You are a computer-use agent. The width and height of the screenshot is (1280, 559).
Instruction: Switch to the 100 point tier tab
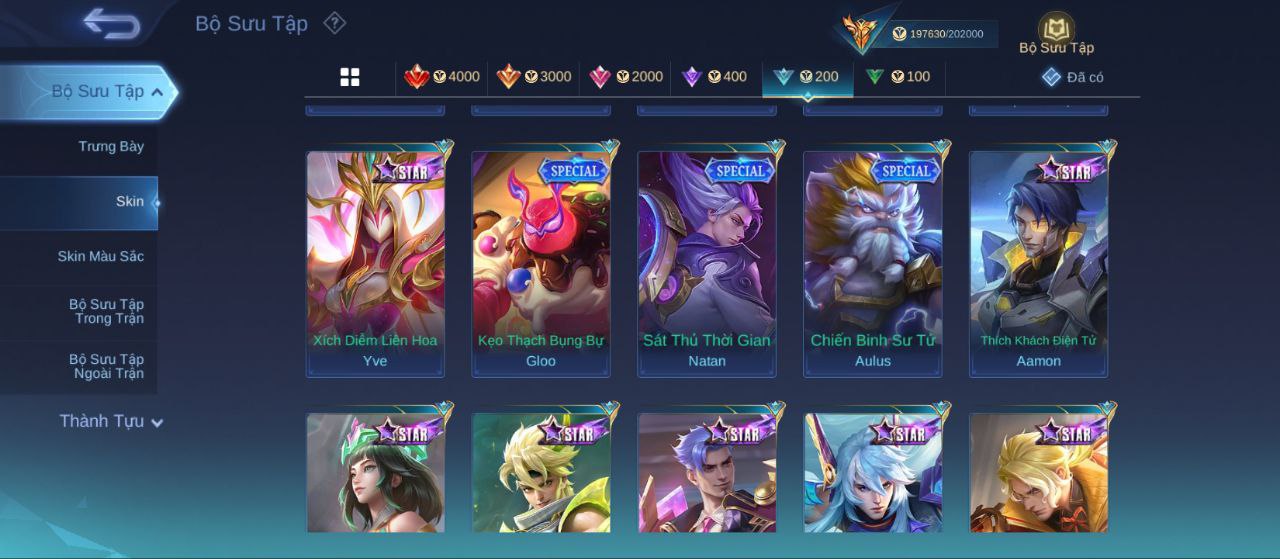898,77
